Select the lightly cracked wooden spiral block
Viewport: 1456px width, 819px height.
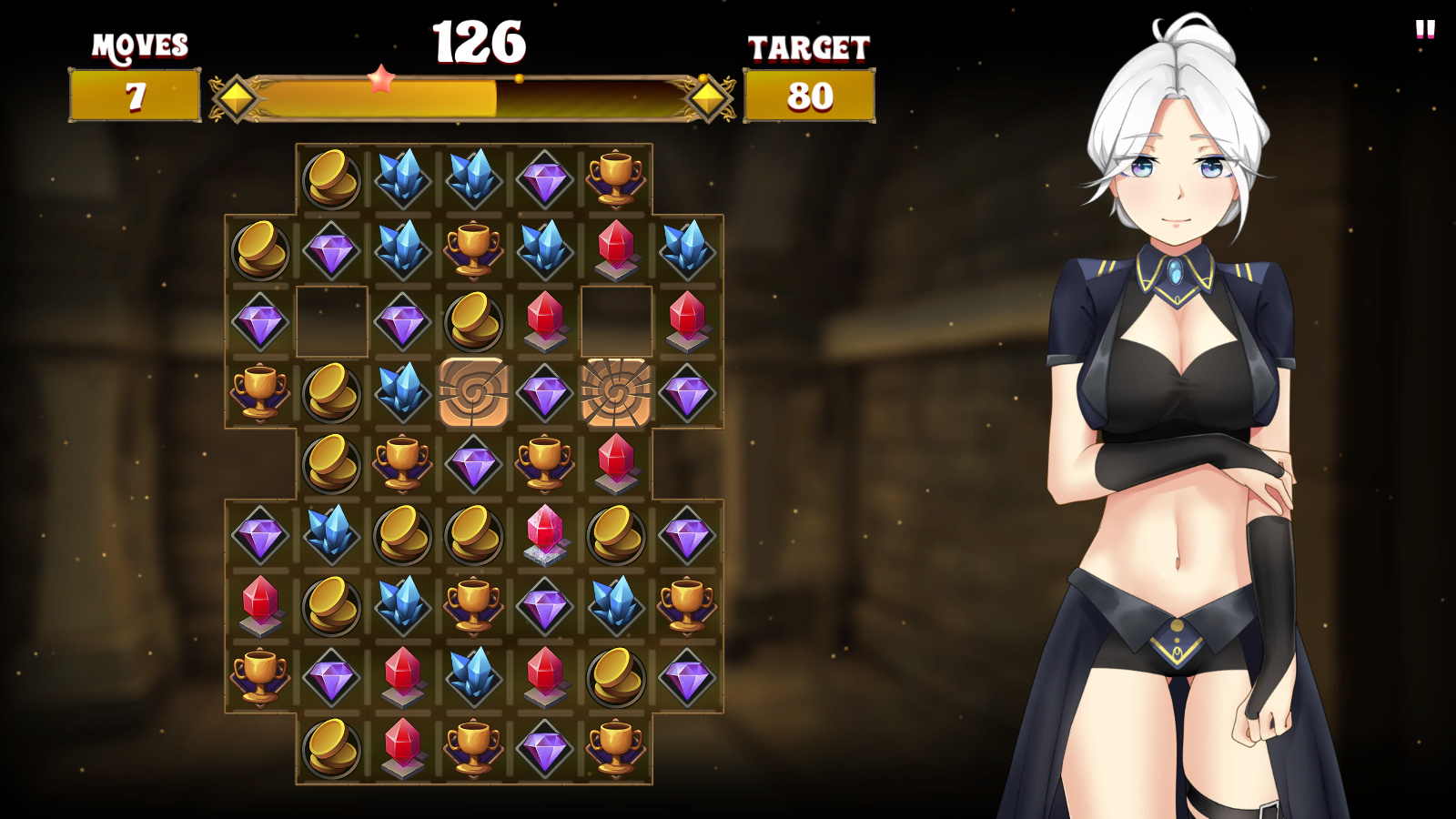coord(473,392)
